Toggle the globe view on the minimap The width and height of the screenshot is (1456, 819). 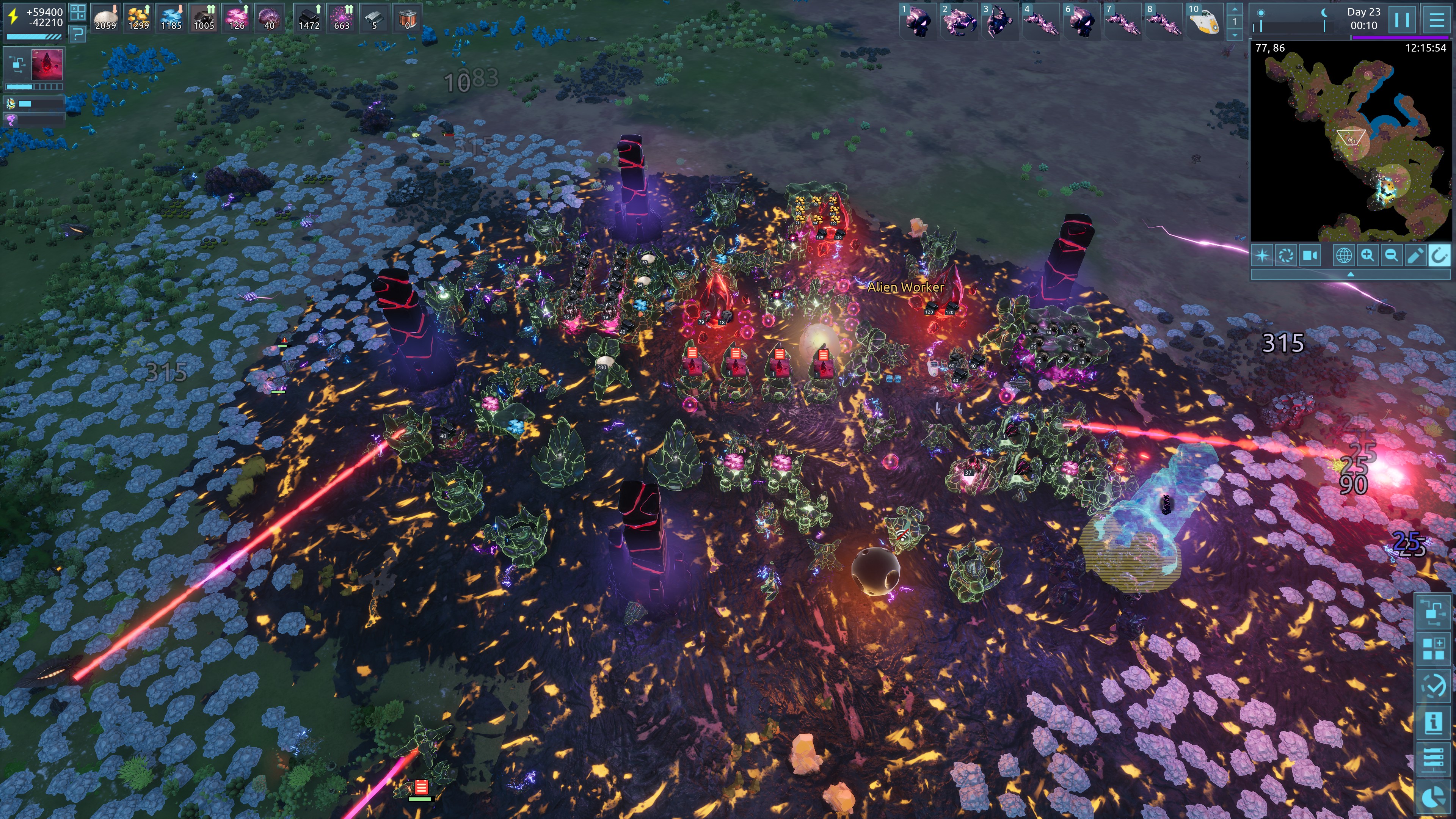point(1343,256)
